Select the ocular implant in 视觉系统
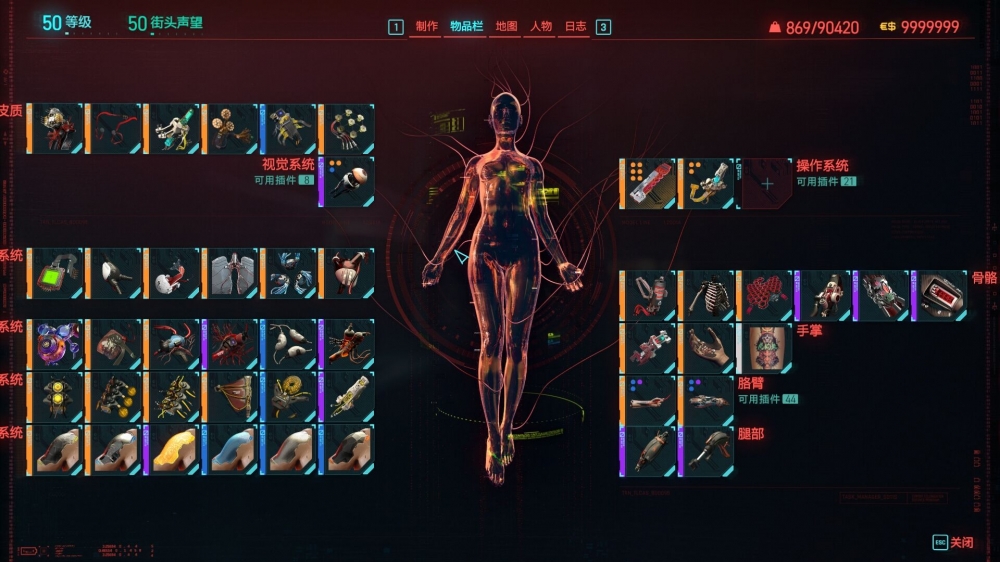Viewport: 1000px width, 562px height. point(349,181)
